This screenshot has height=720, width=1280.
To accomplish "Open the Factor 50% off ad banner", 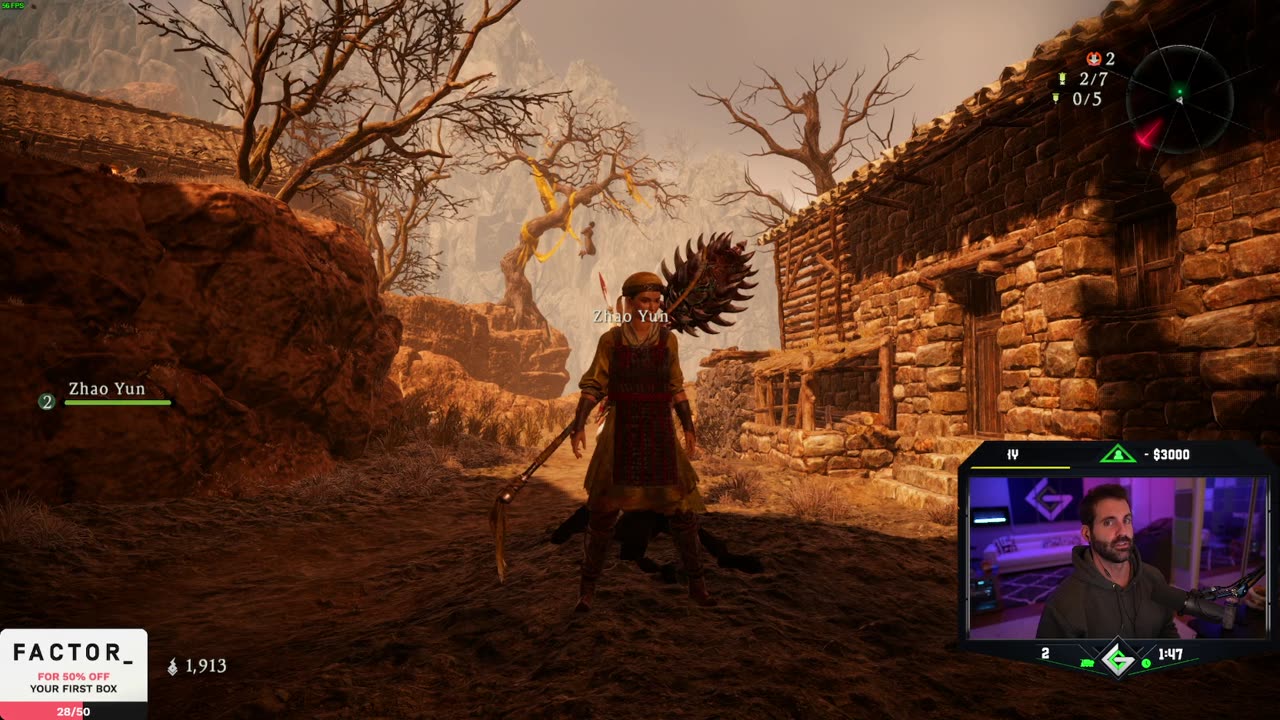I will [x=73, y=670].
